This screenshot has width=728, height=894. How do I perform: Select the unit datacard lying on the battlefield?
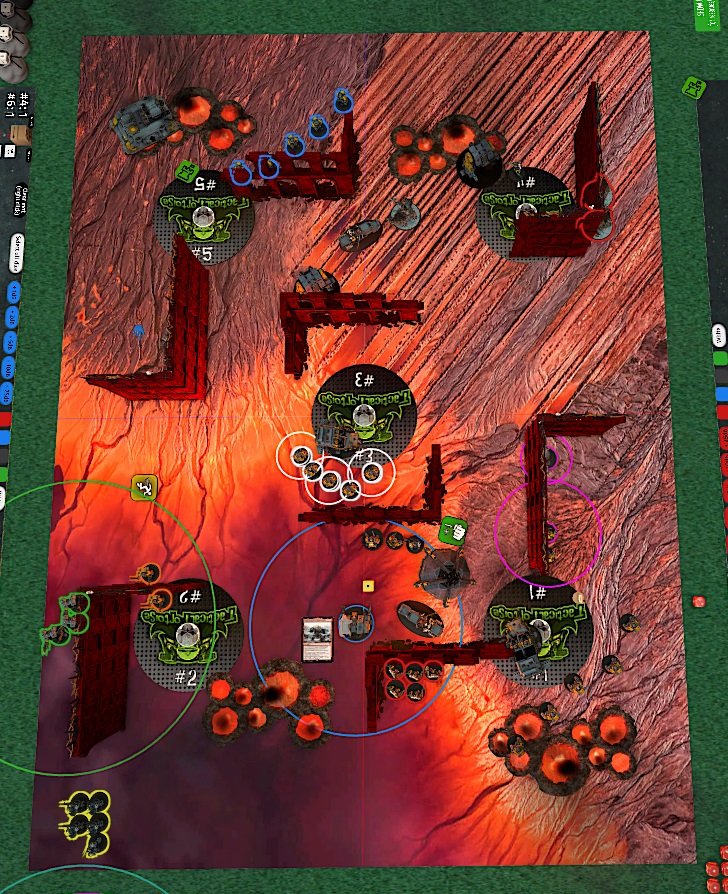pos(318,639)
